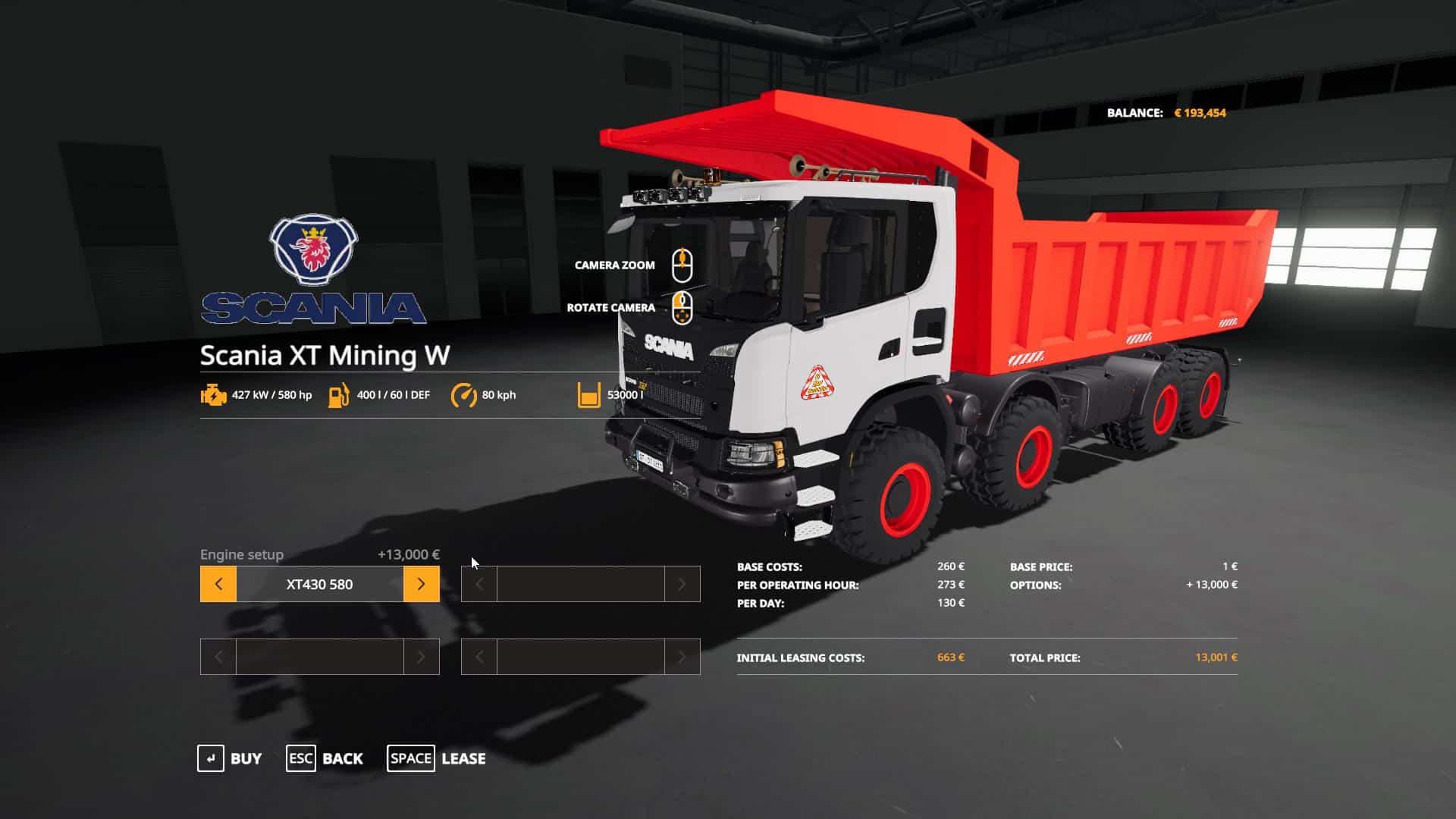Select the previous engine setup option

(x=218, y=584)
